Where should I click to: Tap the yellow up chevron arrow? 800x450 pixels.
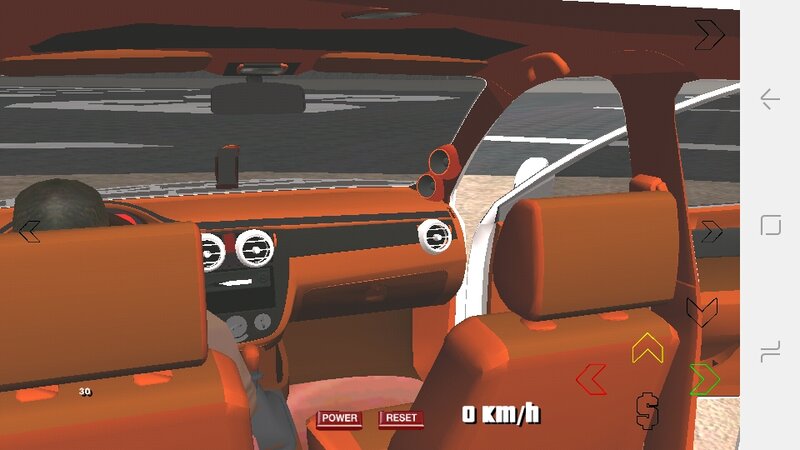(647, 347)
